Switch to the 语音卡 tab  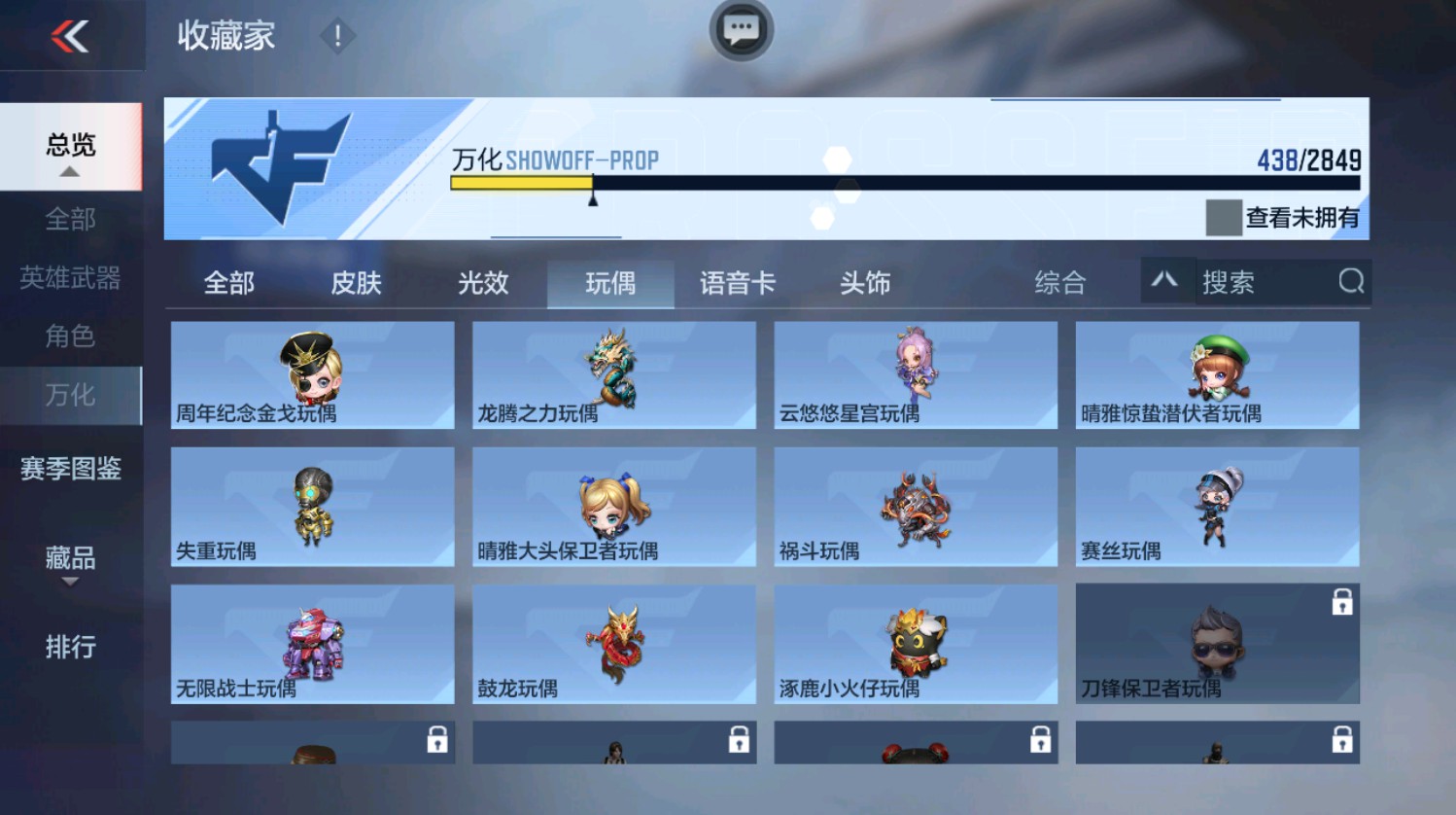pyautogui.click(x=737, y=283)
